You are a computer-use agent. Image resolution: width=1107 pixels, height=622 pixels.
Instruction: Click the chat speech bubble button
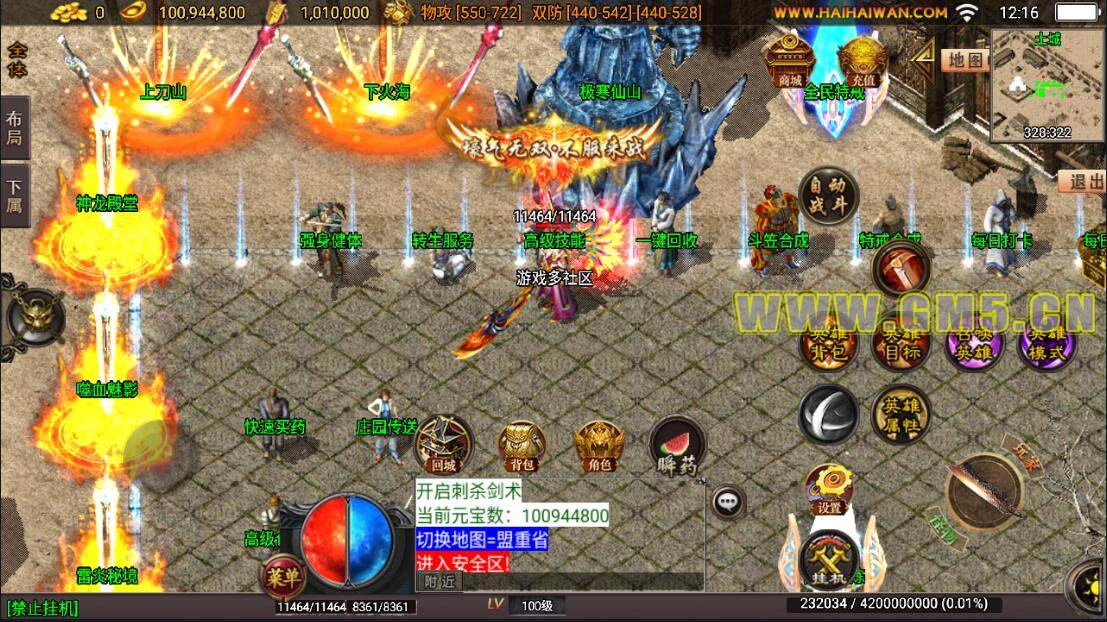(x=728, y=501)
